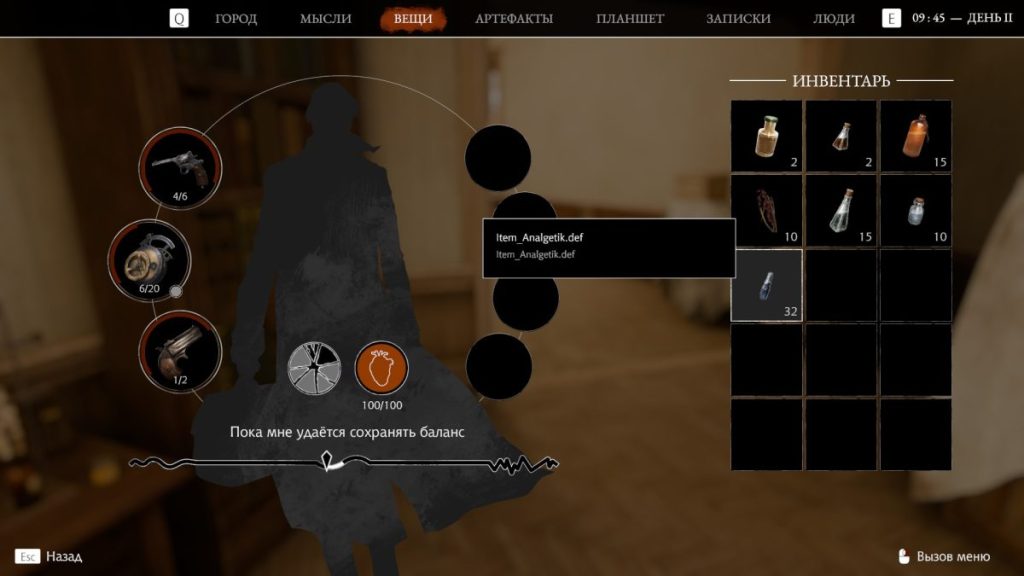
Task: Select the large orange bottle stack of 15
Action: [915, 137]
